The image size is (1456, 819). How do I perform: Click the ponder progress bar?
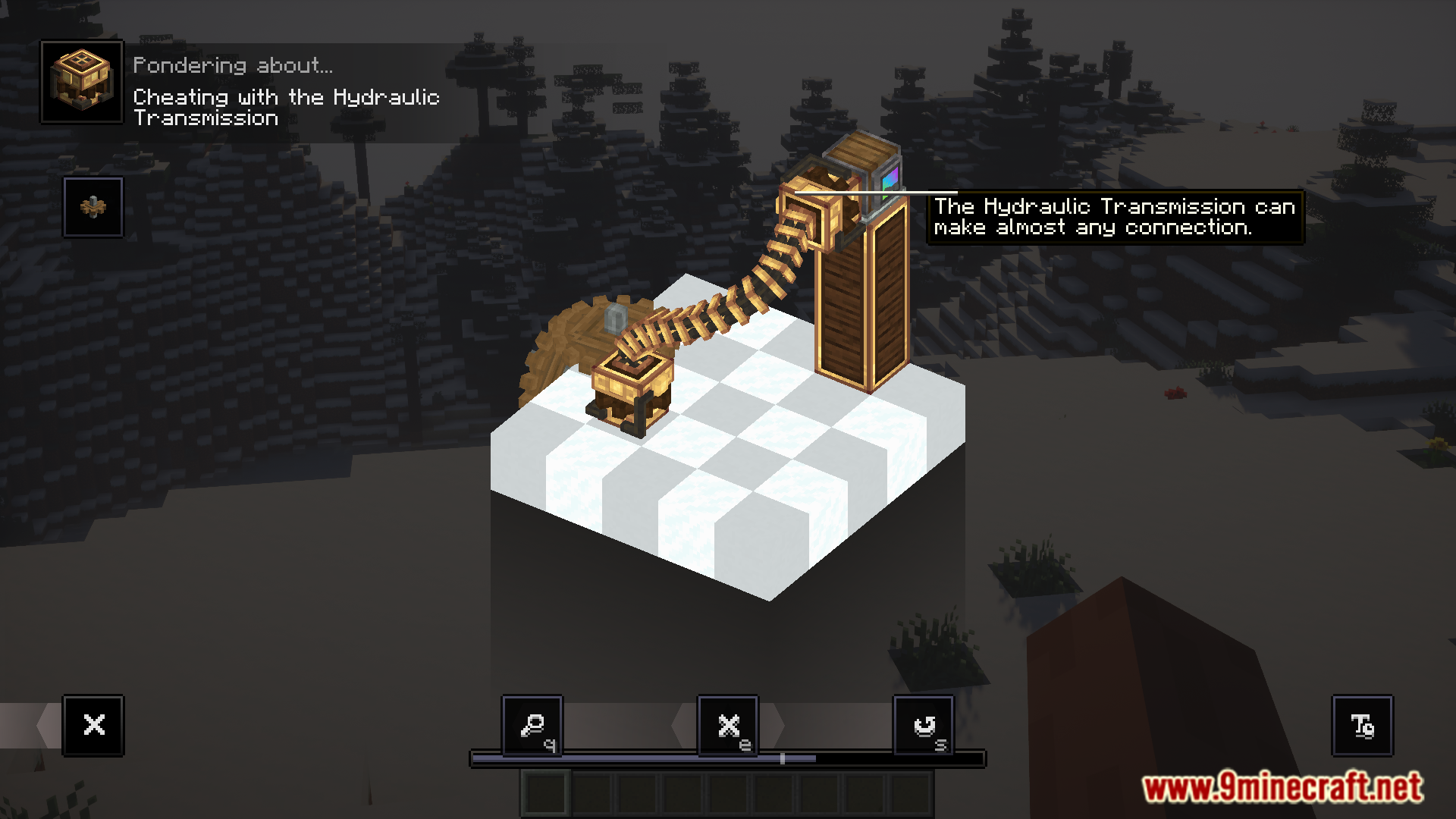[x=727, y=758]
